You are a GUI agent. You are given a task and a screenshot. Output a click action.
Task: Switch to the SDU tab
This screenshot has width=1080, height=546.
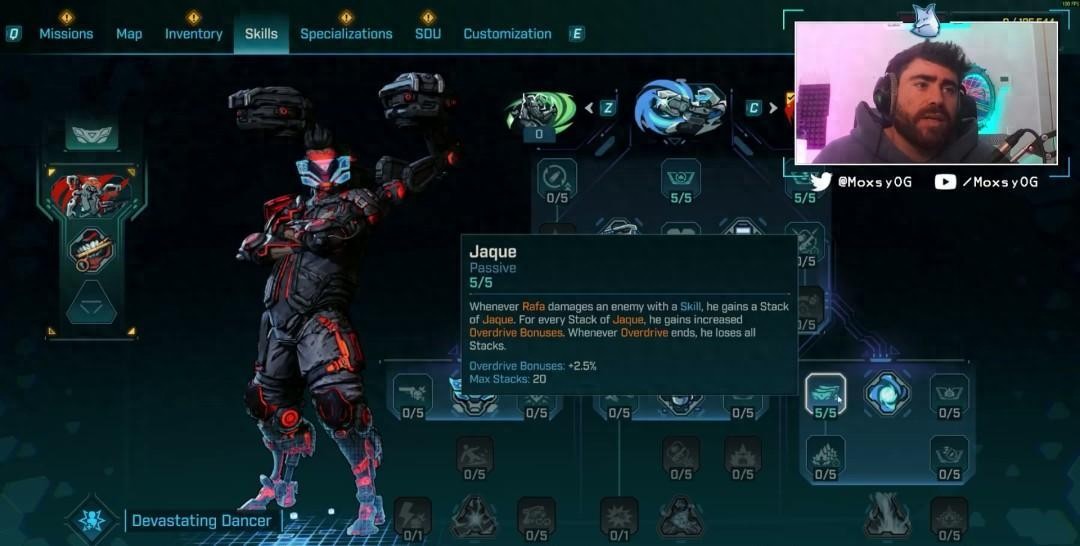click(x=428, y=33)
